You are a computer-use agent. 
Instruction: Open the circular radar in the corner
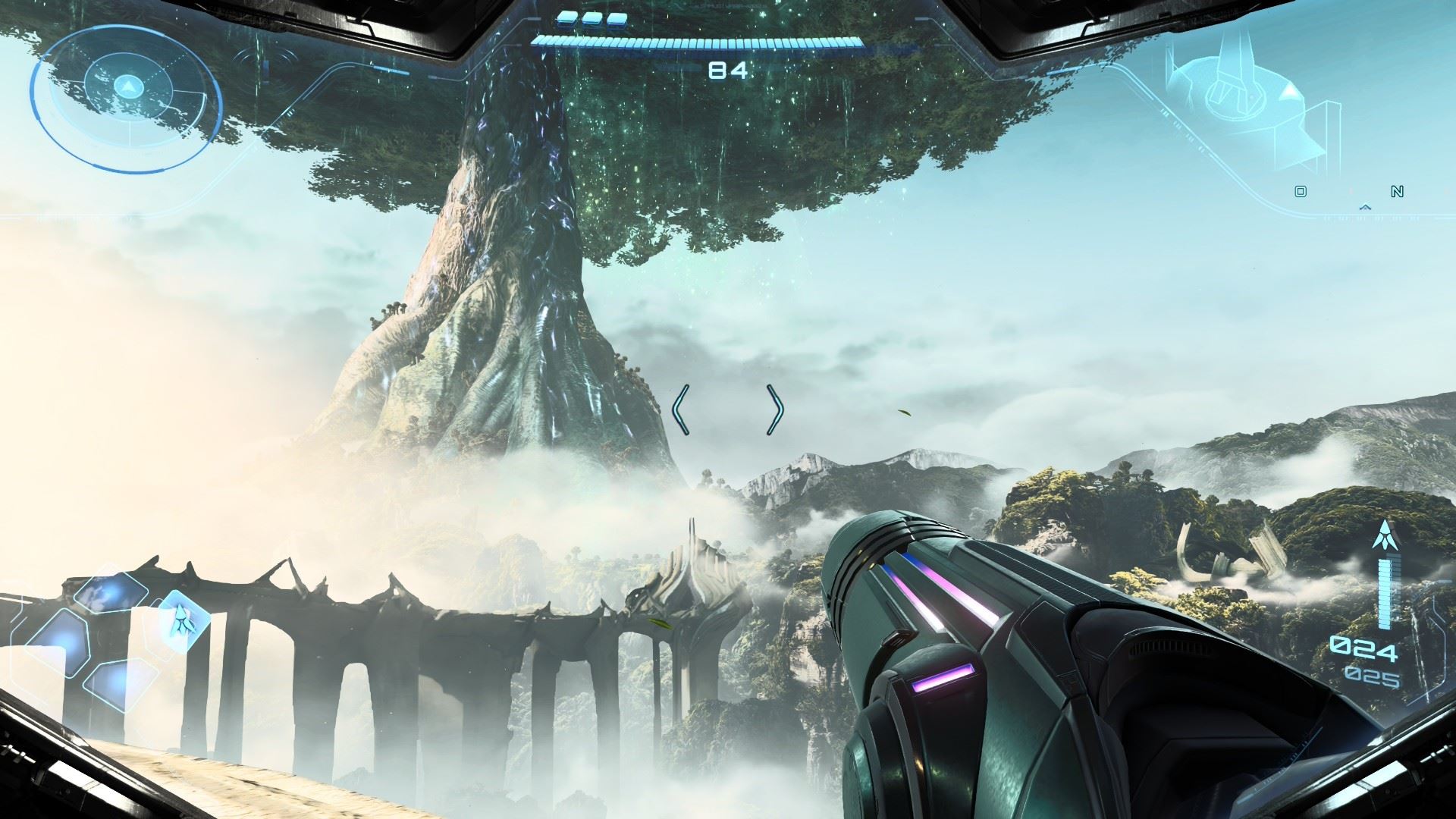click(x=127, y=95)
